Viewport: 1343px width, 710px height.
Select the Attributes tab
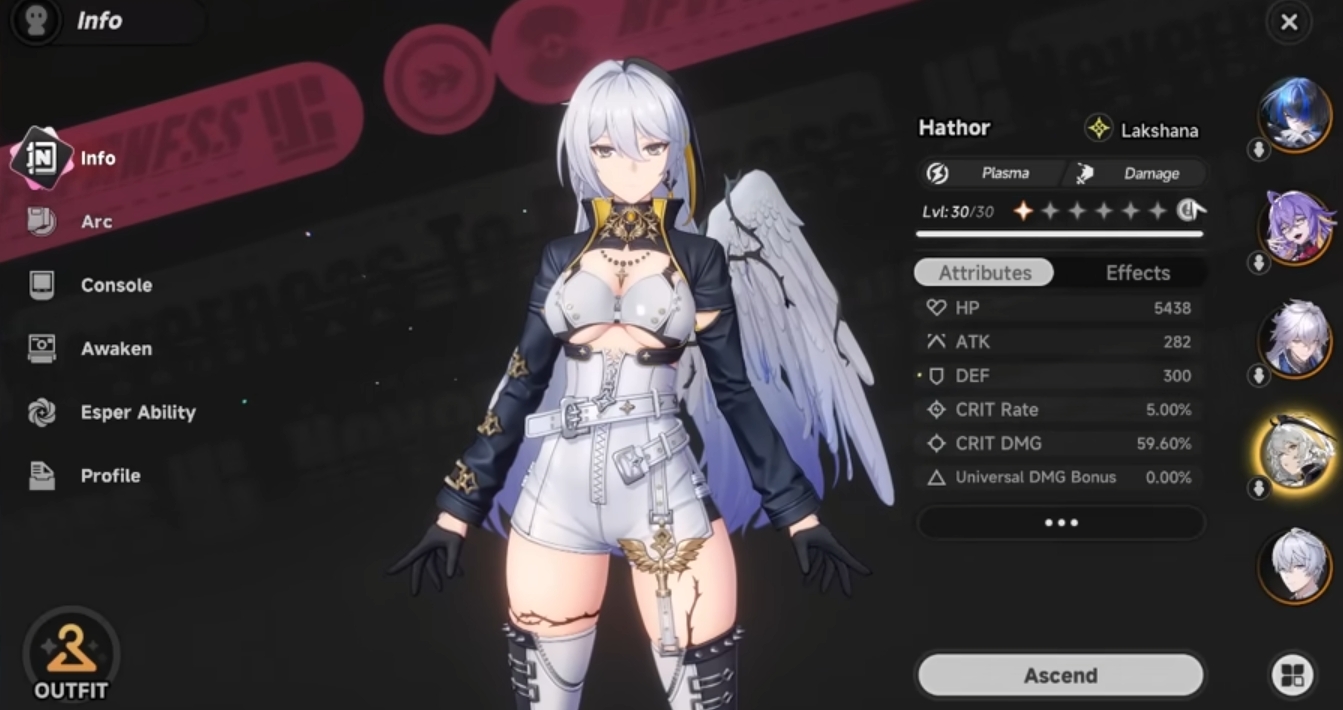984,273
